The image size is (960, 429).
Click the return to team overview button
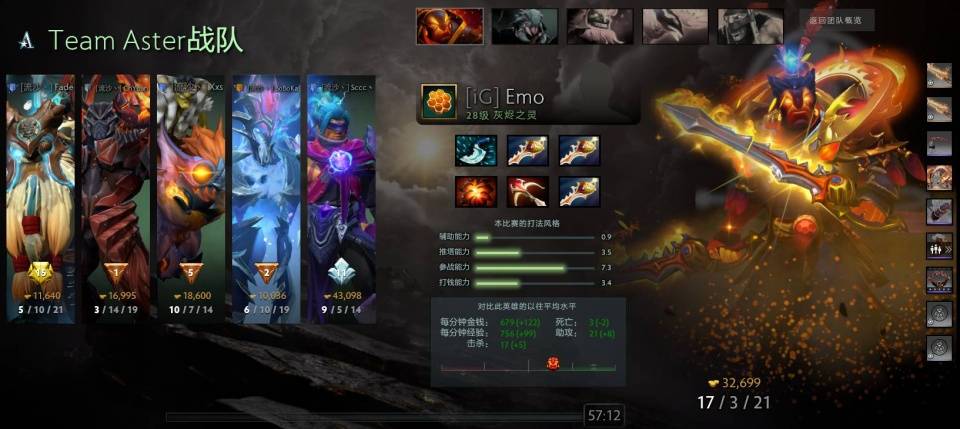(837, 20)
